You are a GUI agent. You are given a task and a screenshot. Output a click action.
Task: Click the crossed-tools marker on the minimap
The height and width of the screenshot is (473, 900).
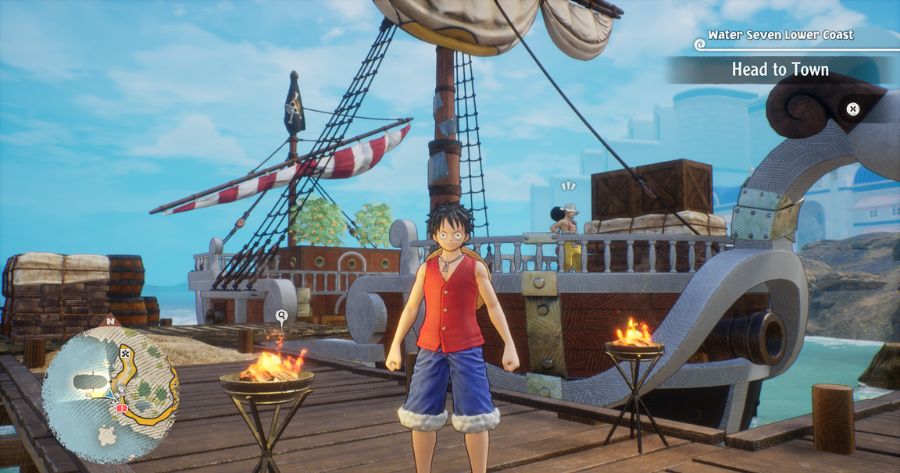point(125,353)
